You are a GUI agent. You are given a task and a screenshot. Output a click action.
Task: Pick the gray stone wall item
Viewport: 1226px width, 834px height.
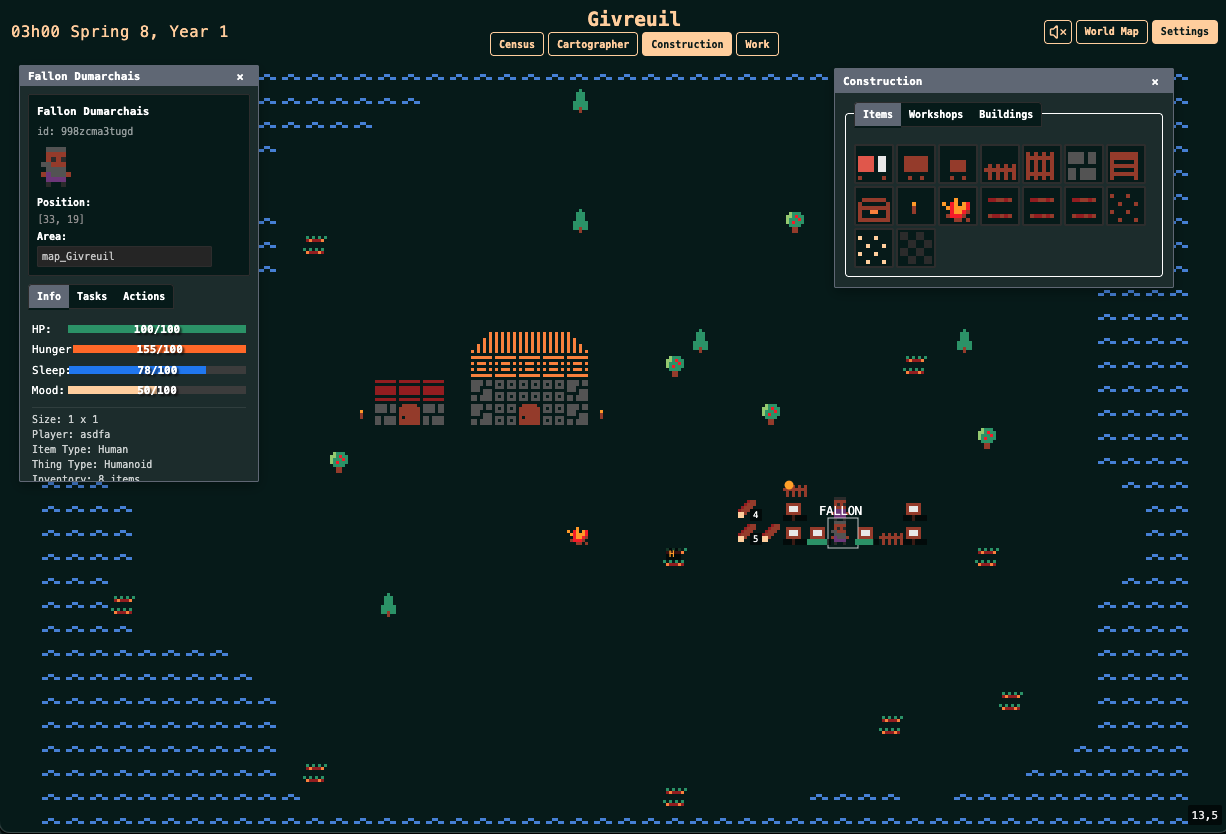[x=1083, y=164]
